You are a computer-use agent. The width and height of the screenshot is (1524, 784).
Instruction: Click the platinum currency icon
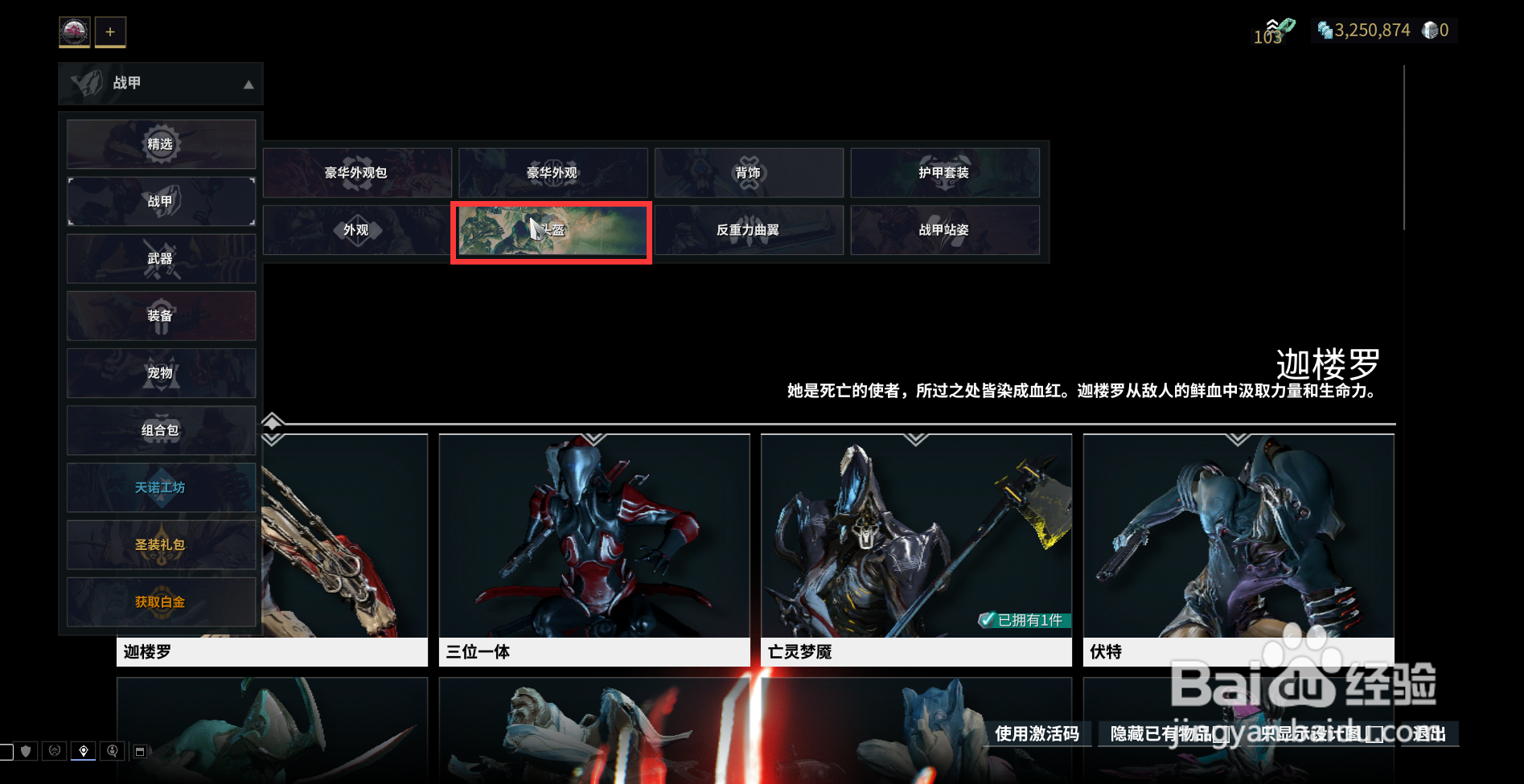(1325, 31)
